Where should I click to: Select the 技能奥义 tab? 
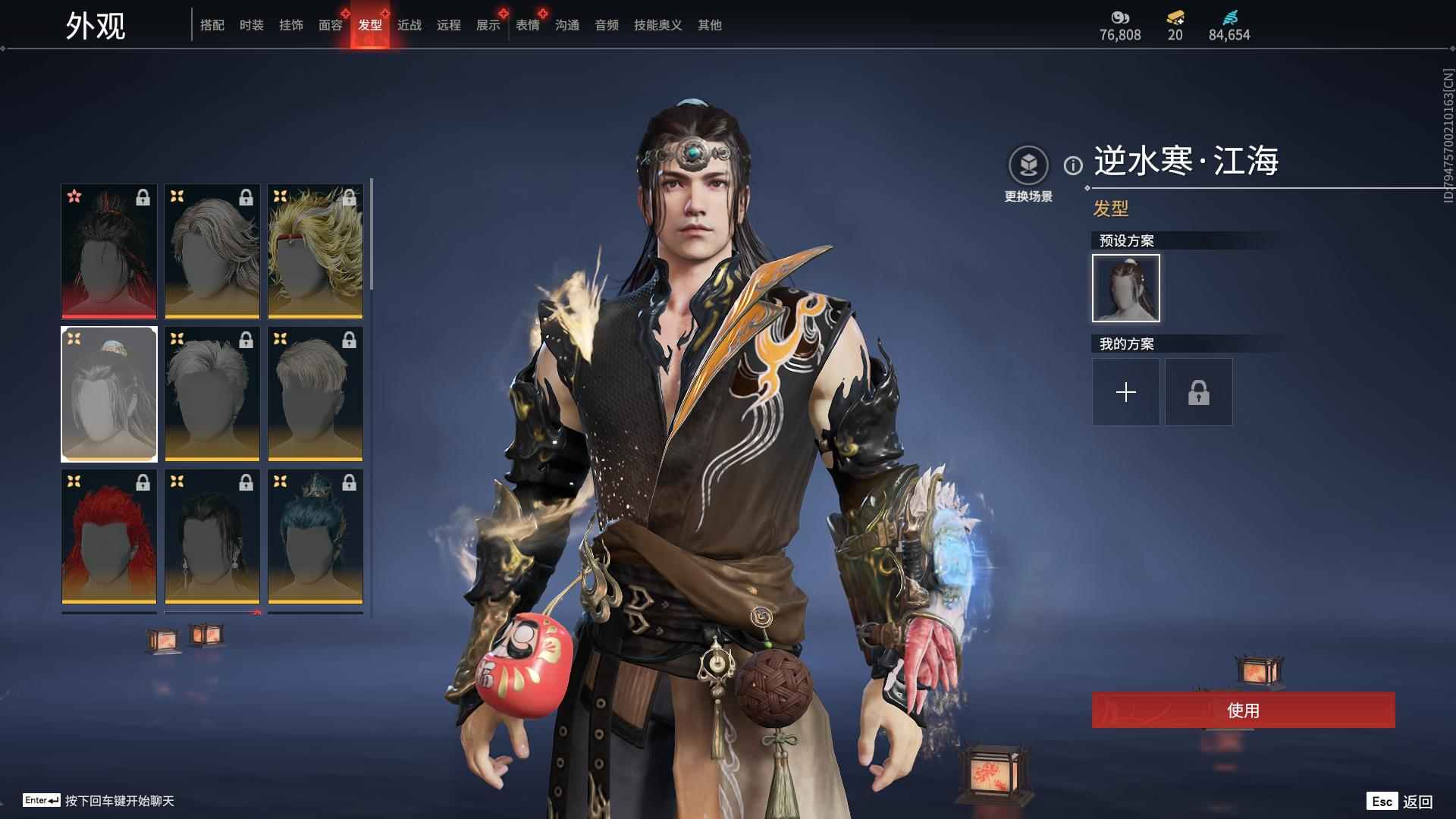click(657, 25)
